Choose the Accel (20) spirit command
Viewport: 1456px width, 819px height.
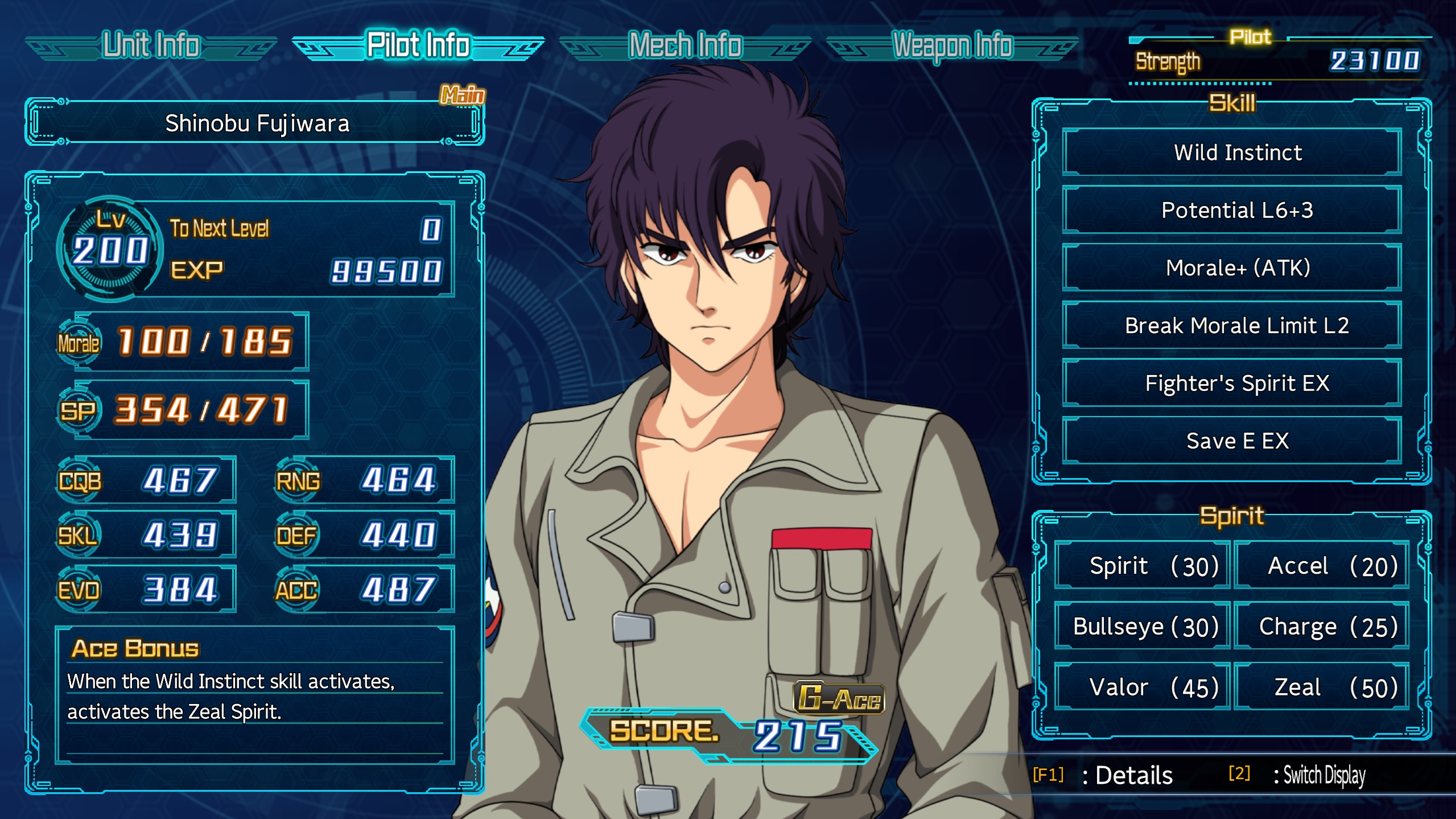click(x=1322, y=566)
